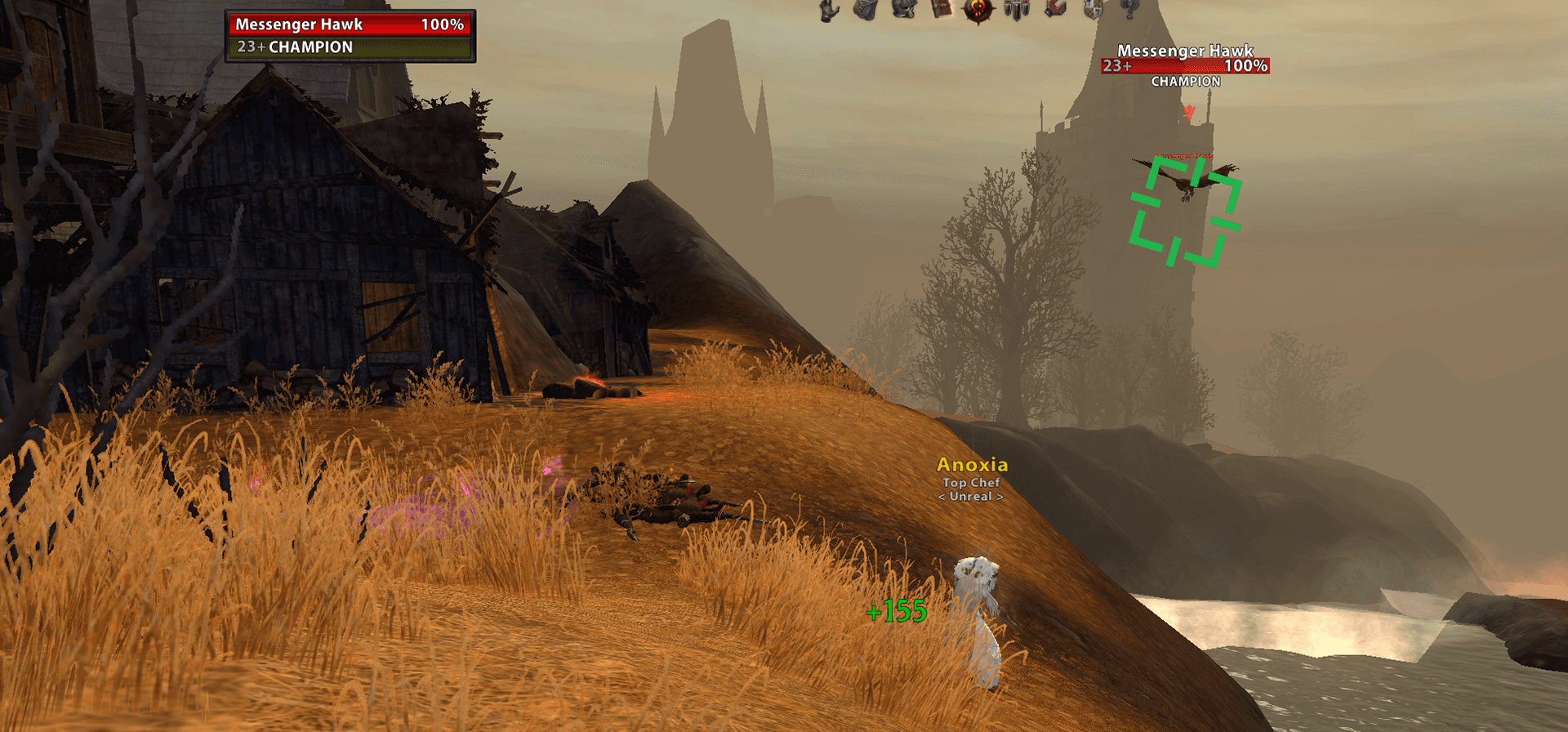The height and width of the screenshot is (732, 1568).
Task: Open the backpack bag icon
Action: (x=866, y=9)
